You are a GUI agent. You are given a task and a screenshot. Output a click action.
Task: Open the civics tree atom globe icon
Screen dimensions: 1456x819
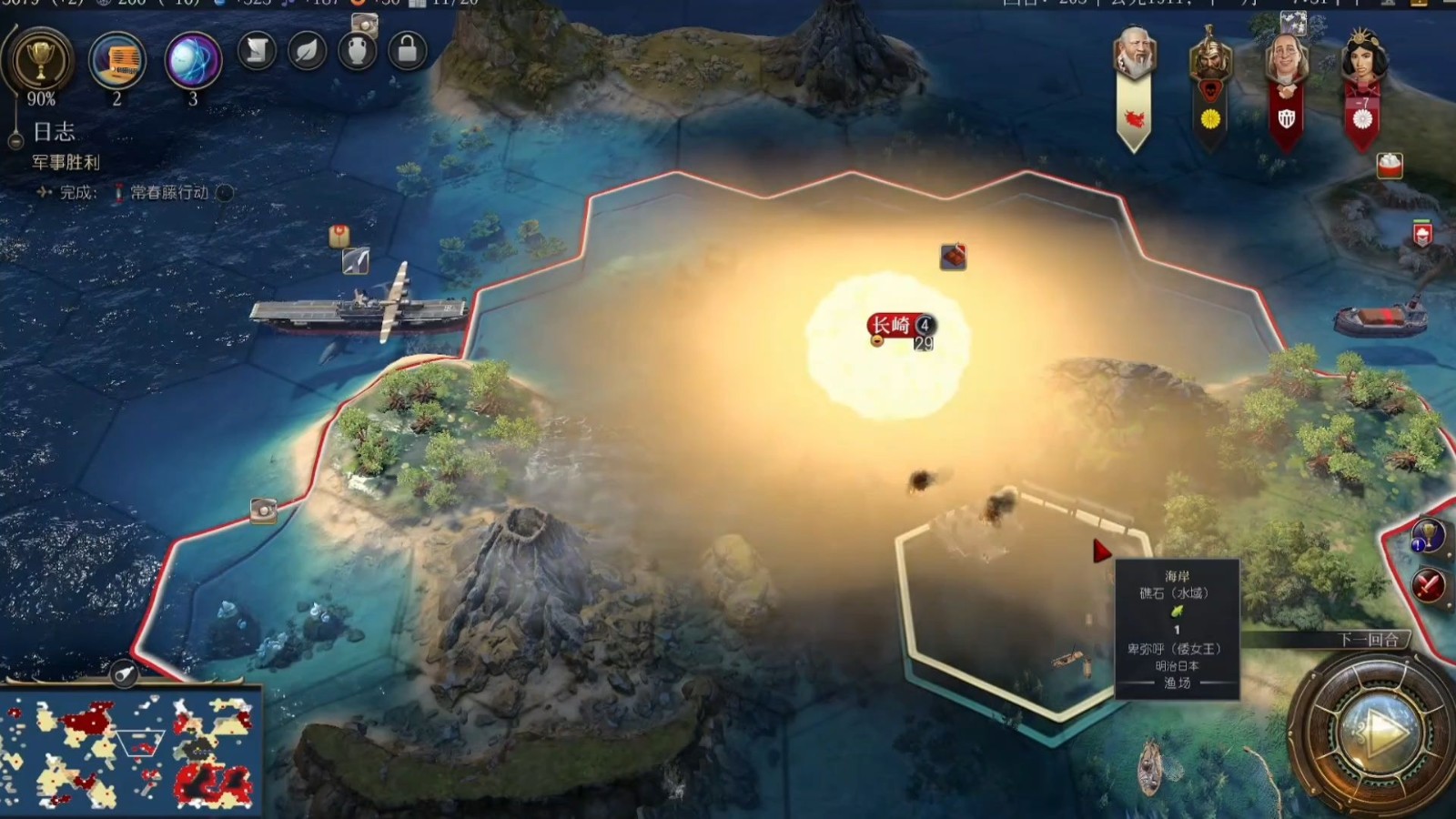tap(193, 60)
